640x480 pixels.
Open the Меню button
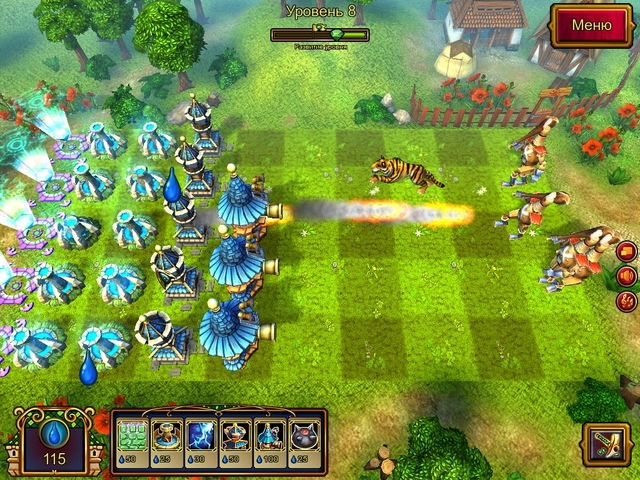coord(590,23)
